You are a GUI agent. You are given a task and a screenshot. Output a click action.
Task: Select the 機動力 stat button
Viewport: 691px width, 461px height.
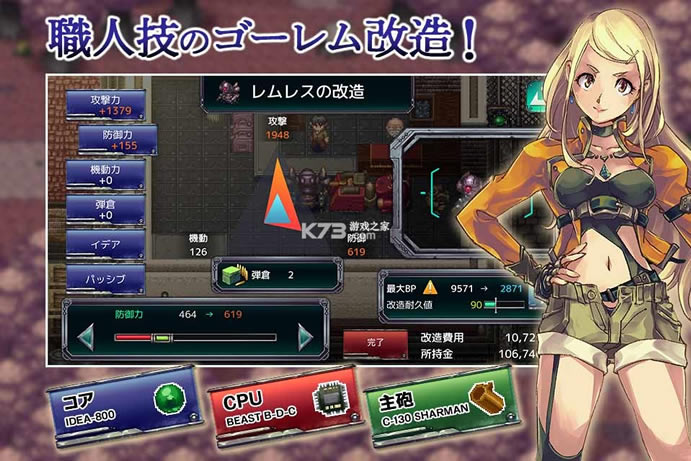coord(105,175)
